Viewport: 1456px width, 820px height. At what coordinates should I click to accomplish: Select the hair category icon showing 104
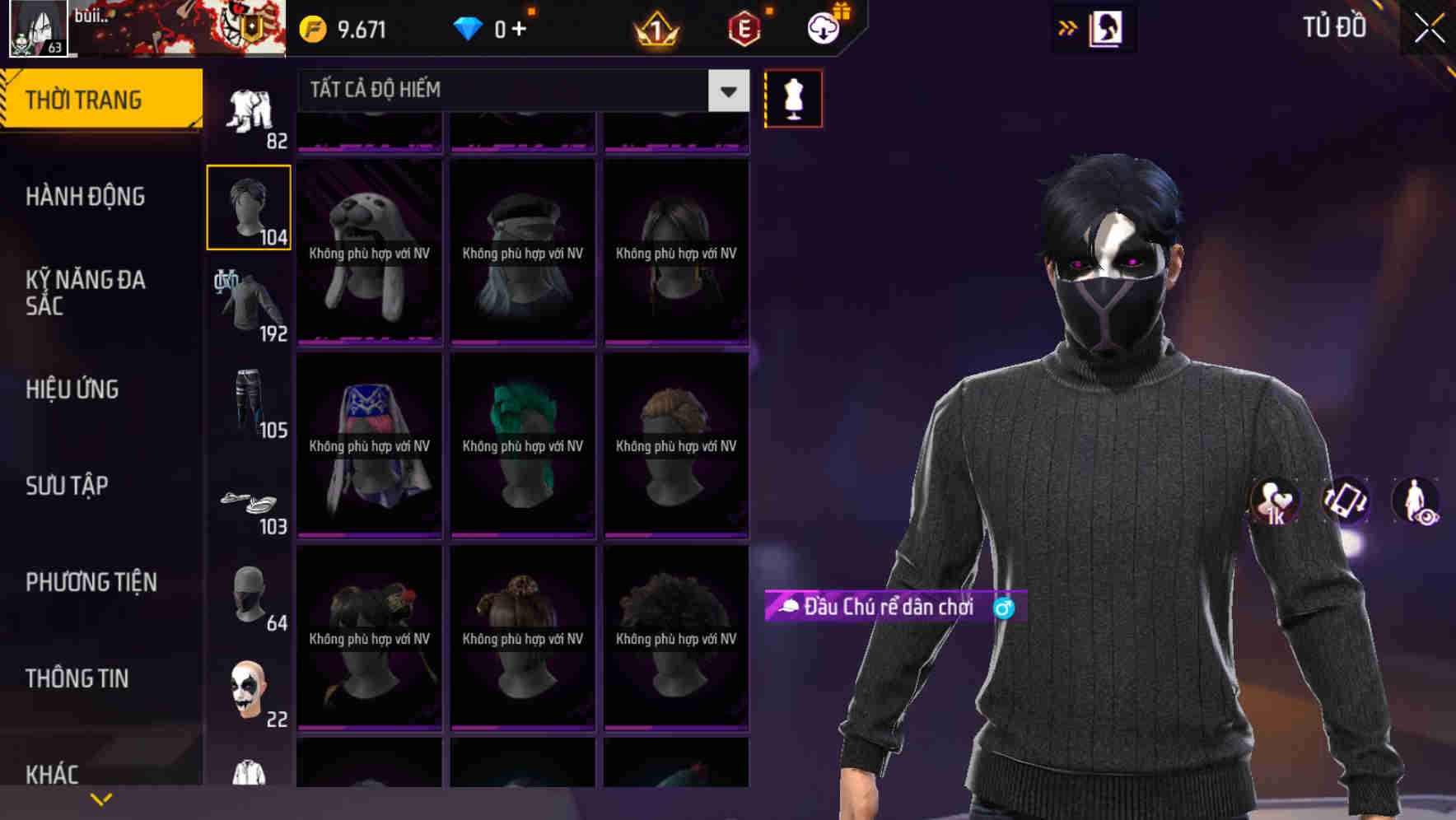pos(248,206)
